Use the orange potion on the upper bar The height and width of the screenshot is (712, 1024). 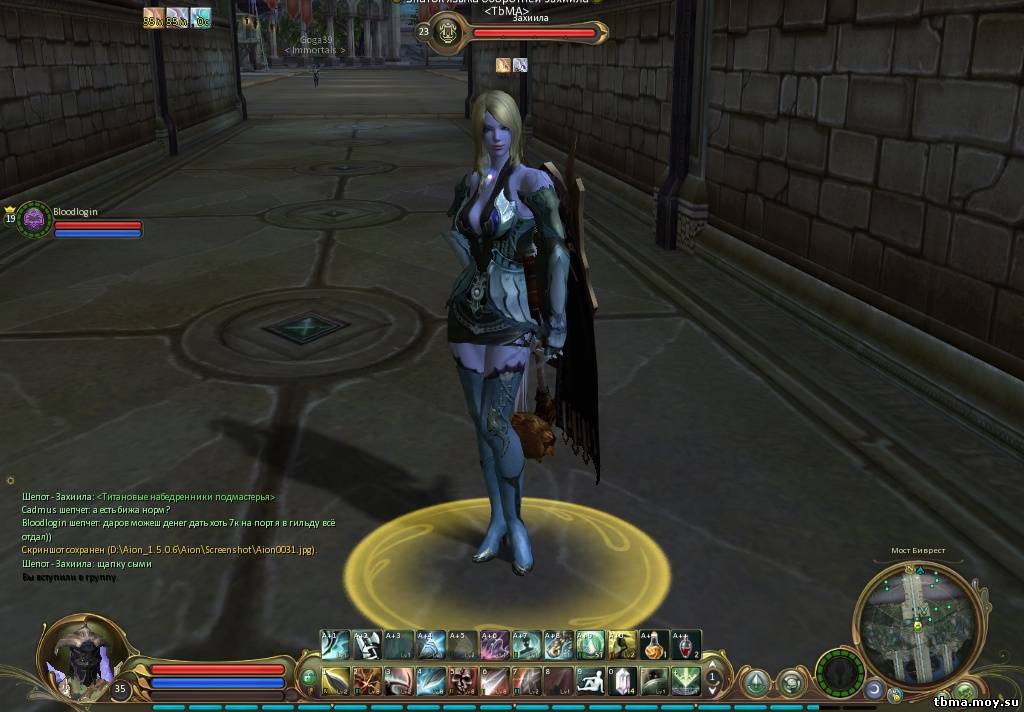pos(655,645)
